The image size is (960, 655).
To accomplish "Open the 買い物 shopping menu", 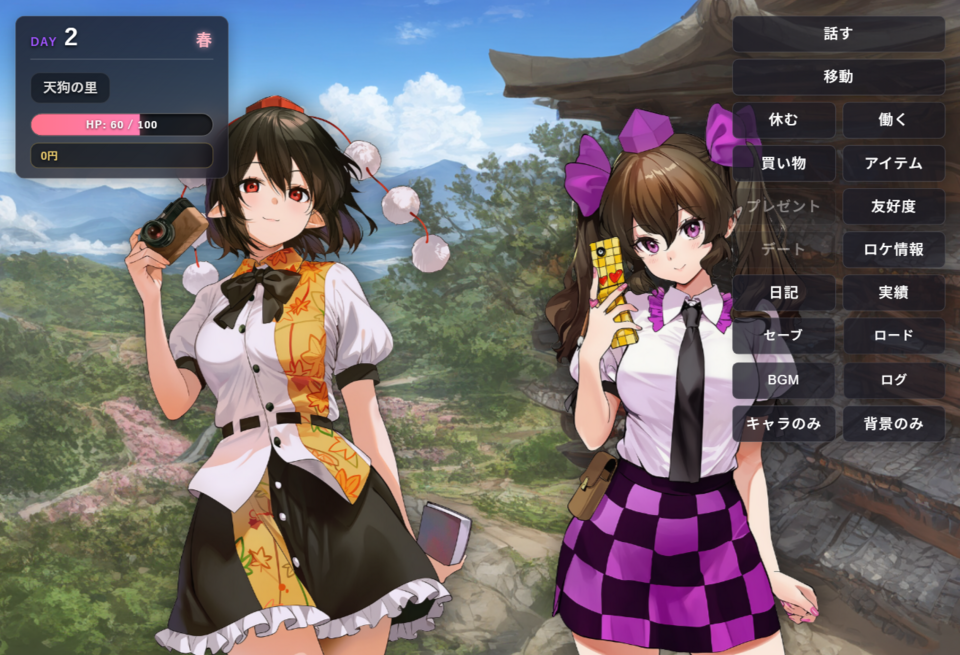I will [x=783, y=163].
